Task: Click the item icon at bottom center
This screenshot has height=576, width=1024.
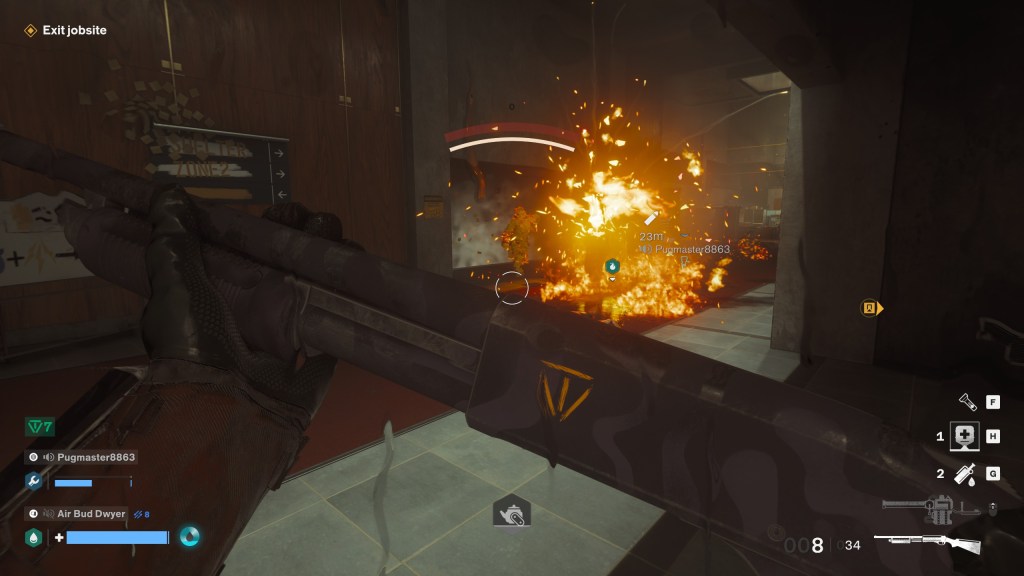Action: click(x=512, y=513)
